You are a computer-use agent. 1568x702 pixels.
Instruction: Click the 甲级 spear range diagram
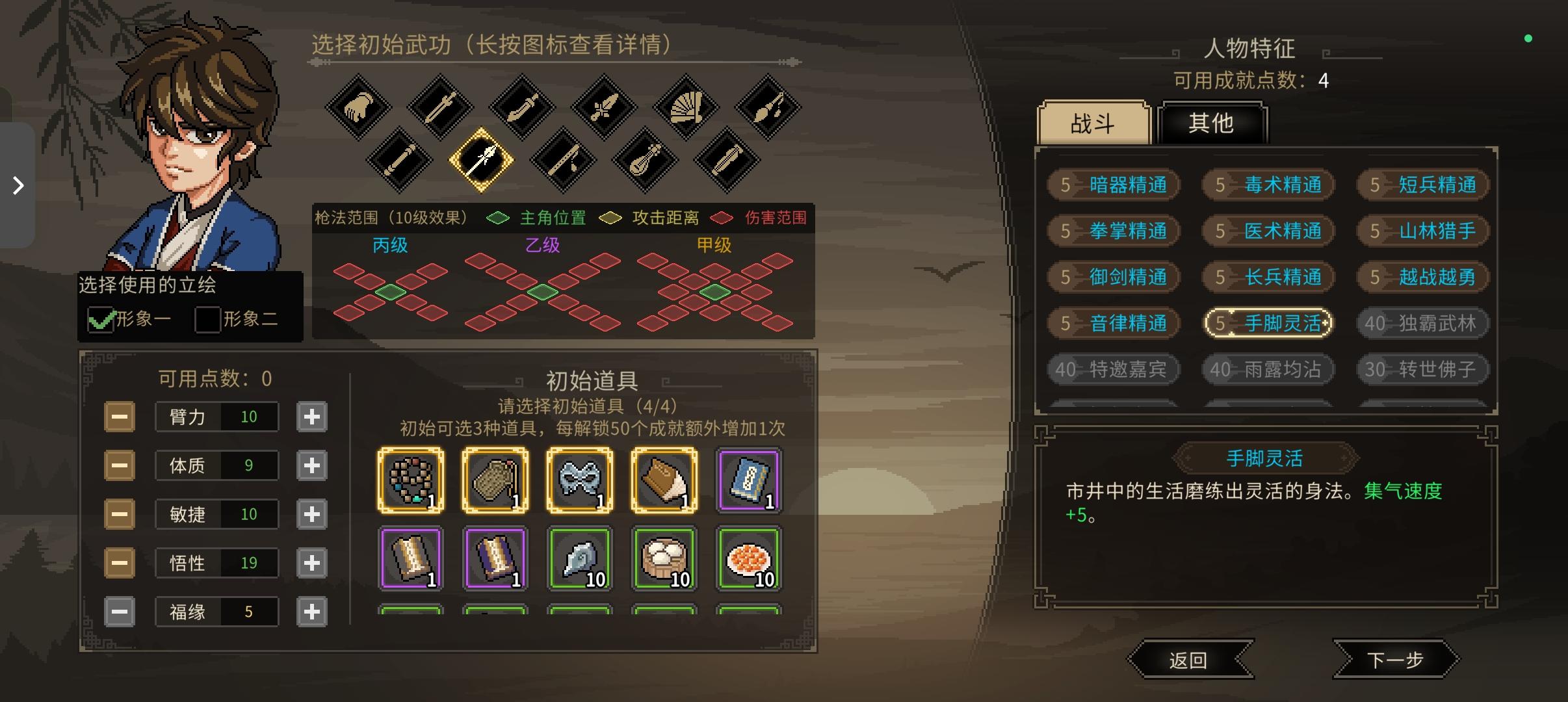pyautogui.click(x=715, y=292)
